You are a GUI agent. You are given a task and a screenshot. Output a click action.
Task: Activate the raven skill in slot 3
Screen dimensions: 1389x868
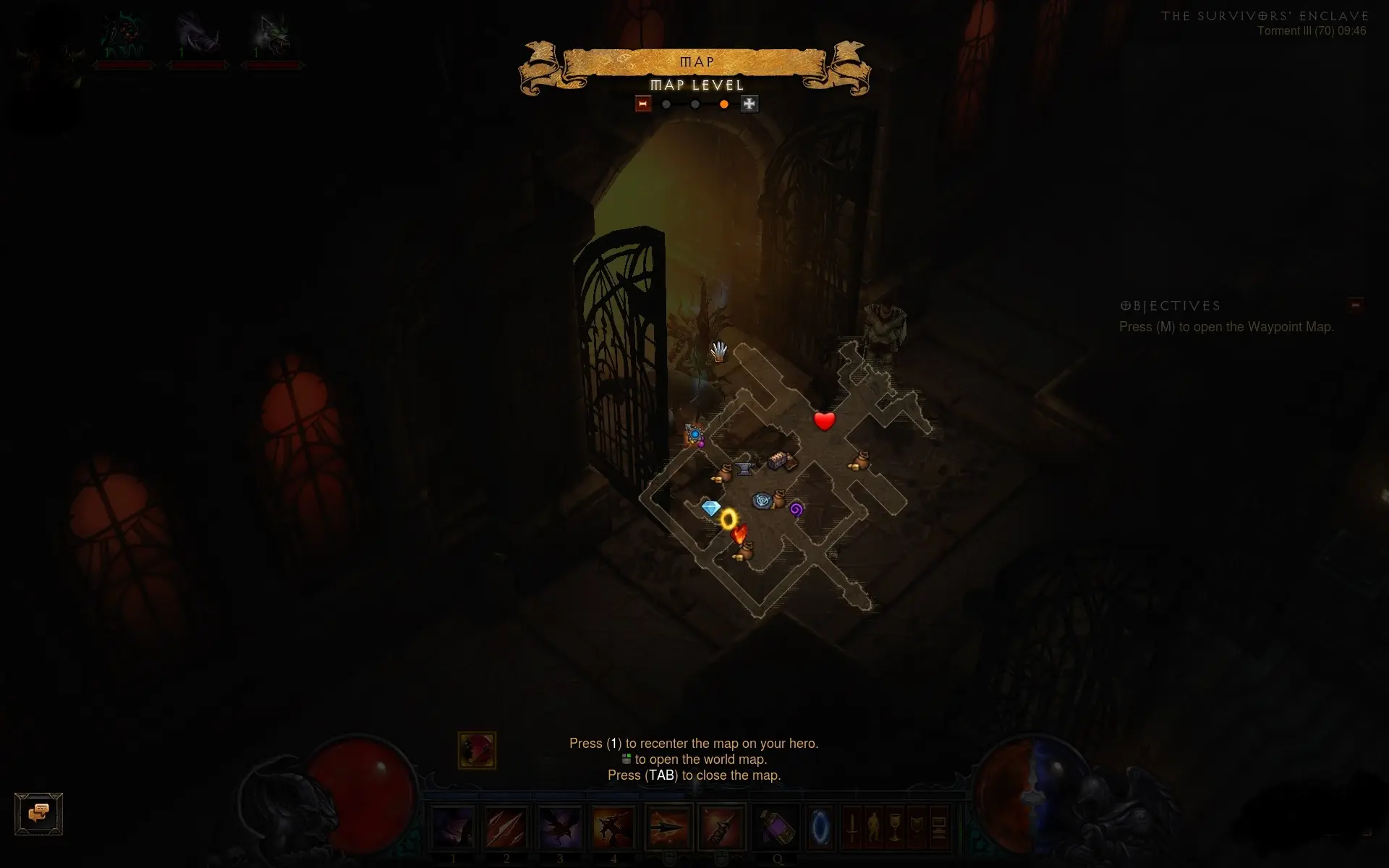click(560, 827)
